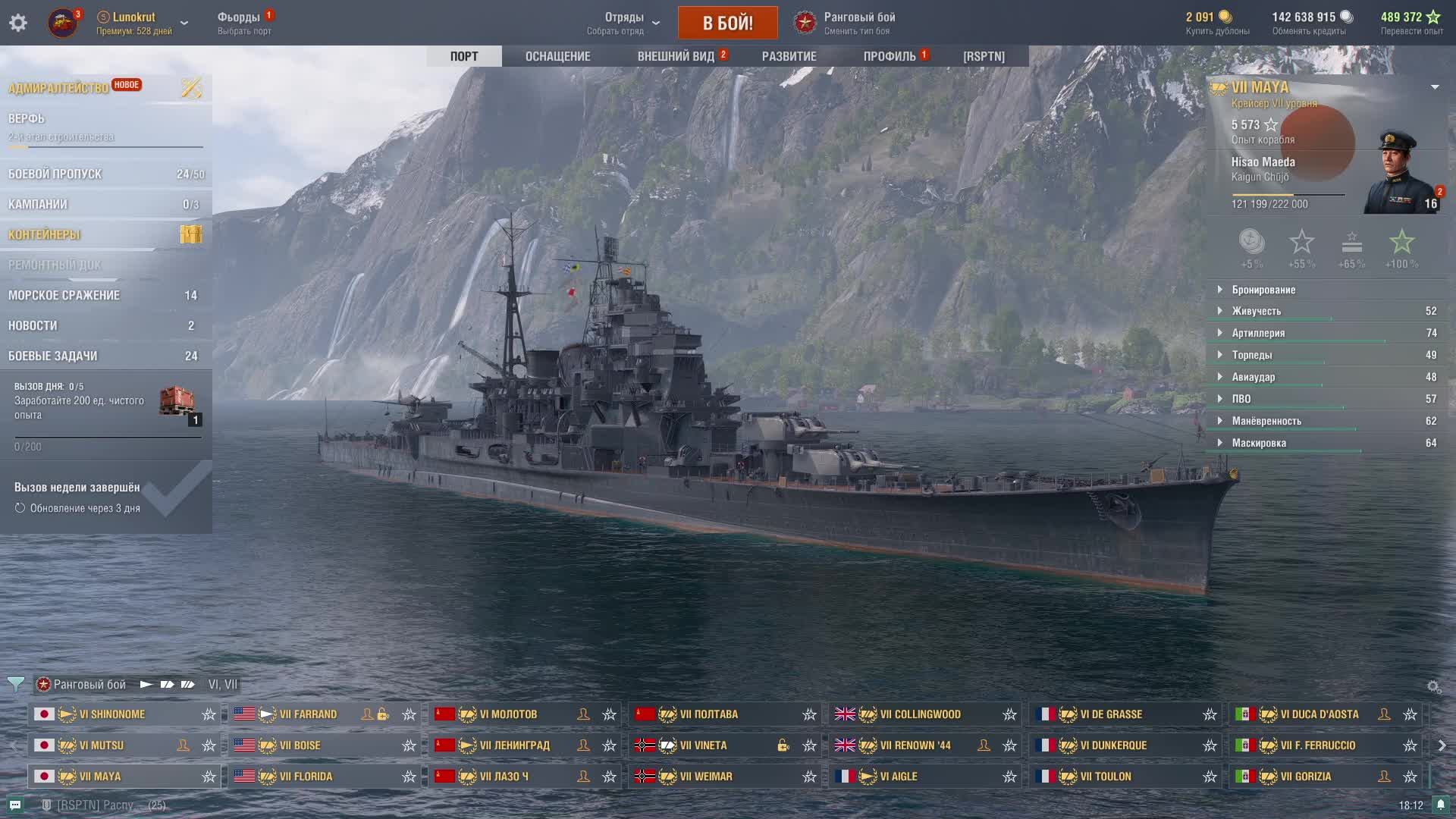The image size is (1456, 819).
Task: Expand the Артиллерия ship stats
Action: [1258, 333]
